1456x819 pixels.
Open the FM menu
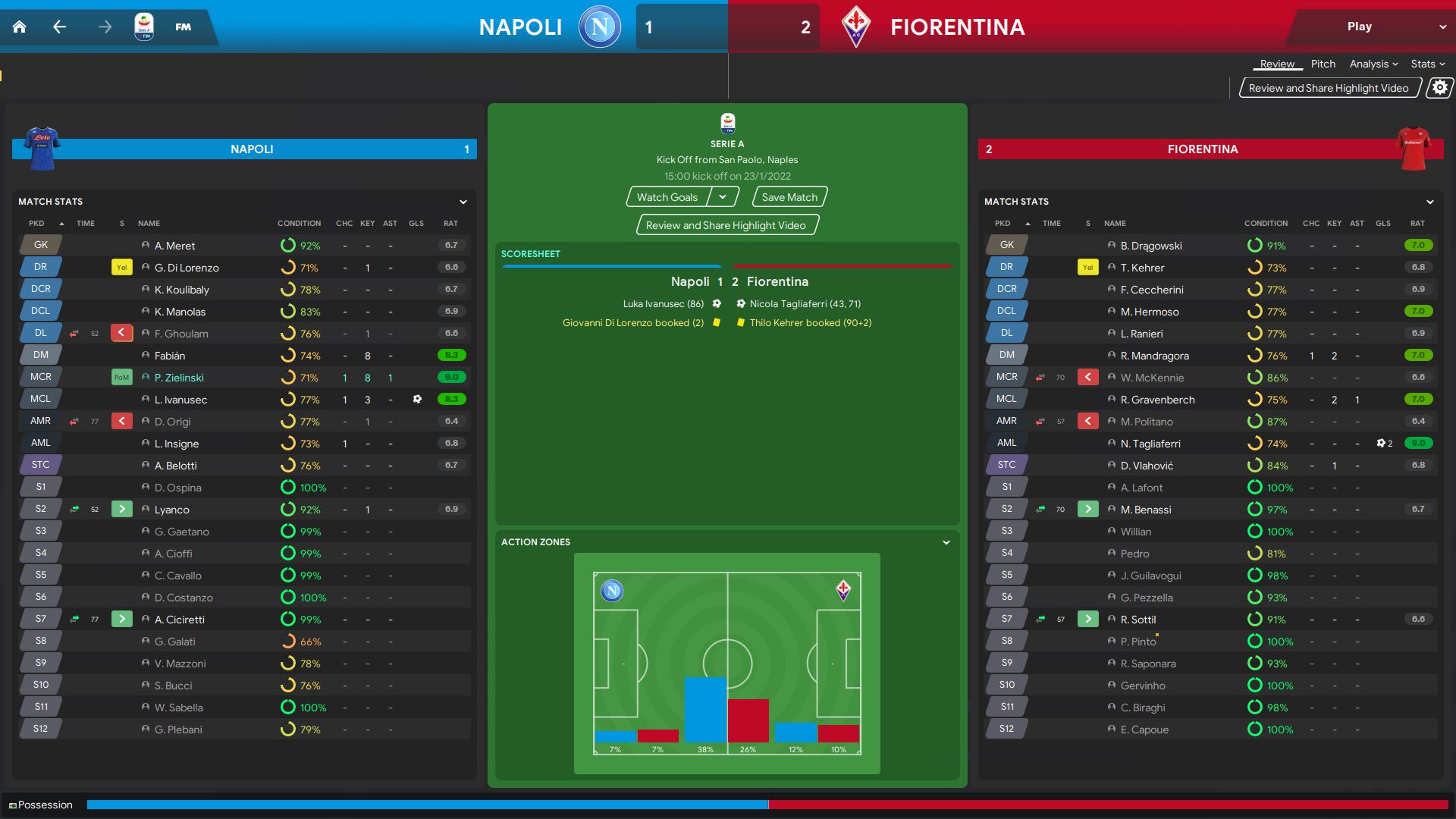183,27
